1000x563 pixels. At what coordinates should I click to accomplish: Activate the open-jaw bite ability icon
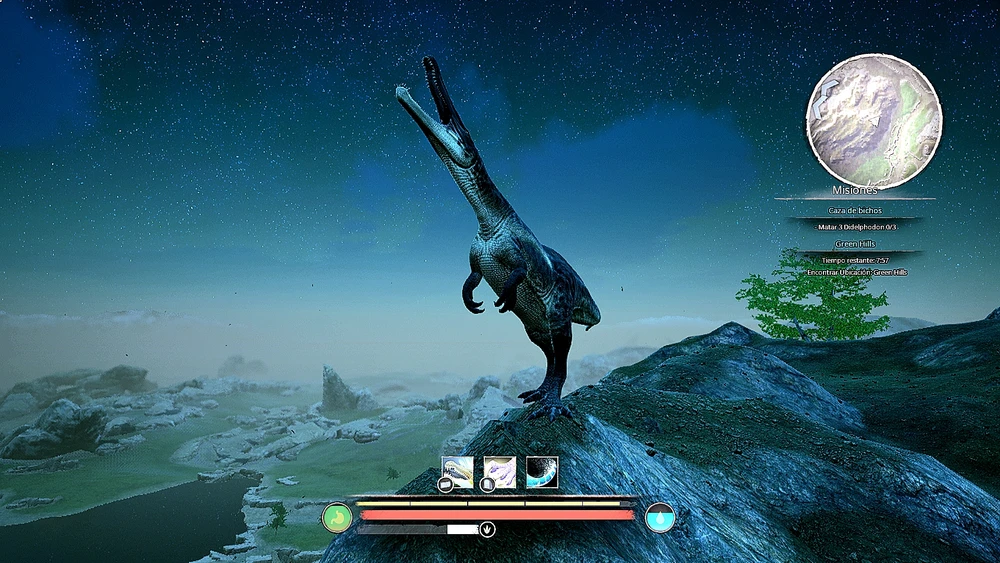[x=458, y=472]
